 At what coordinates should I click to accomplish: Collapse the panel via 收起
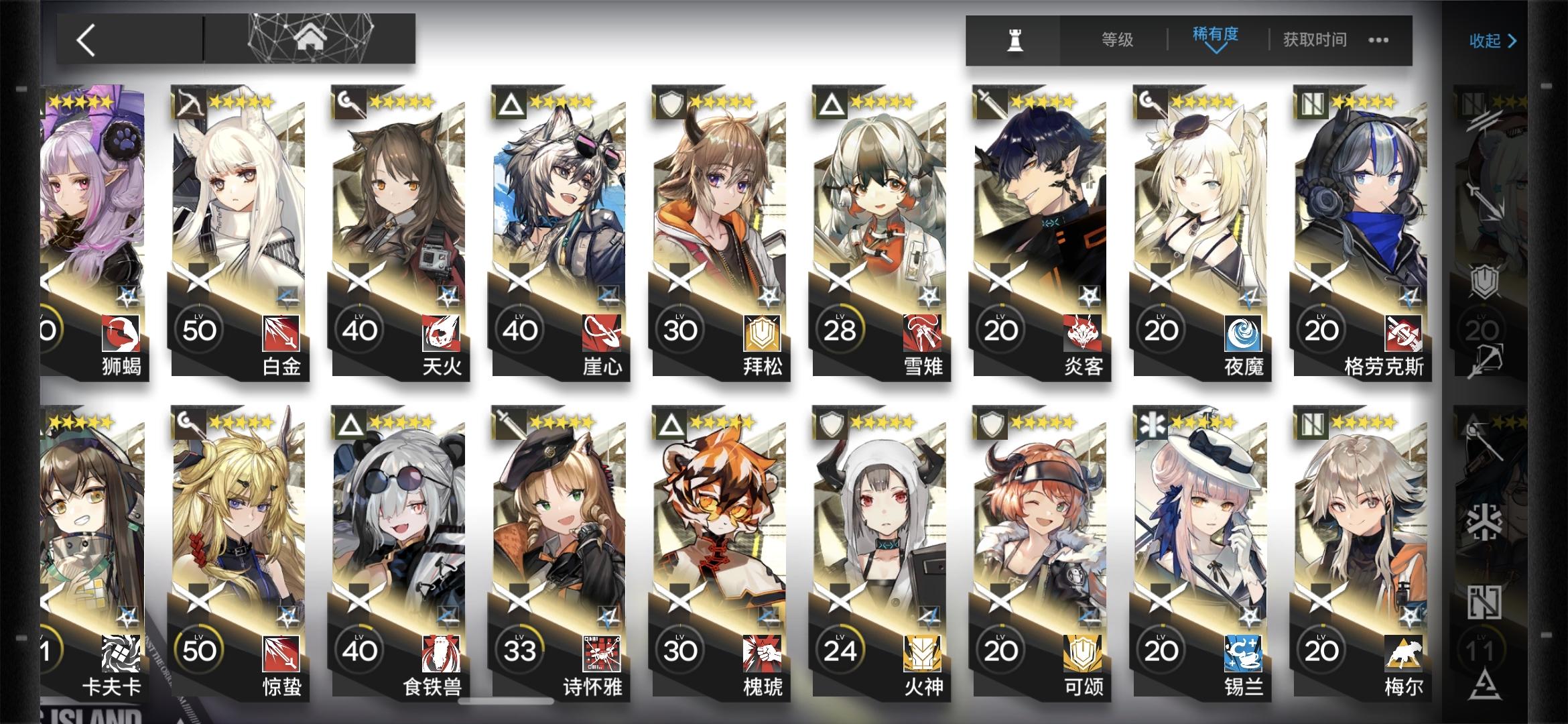click(x=1493, y=40)
